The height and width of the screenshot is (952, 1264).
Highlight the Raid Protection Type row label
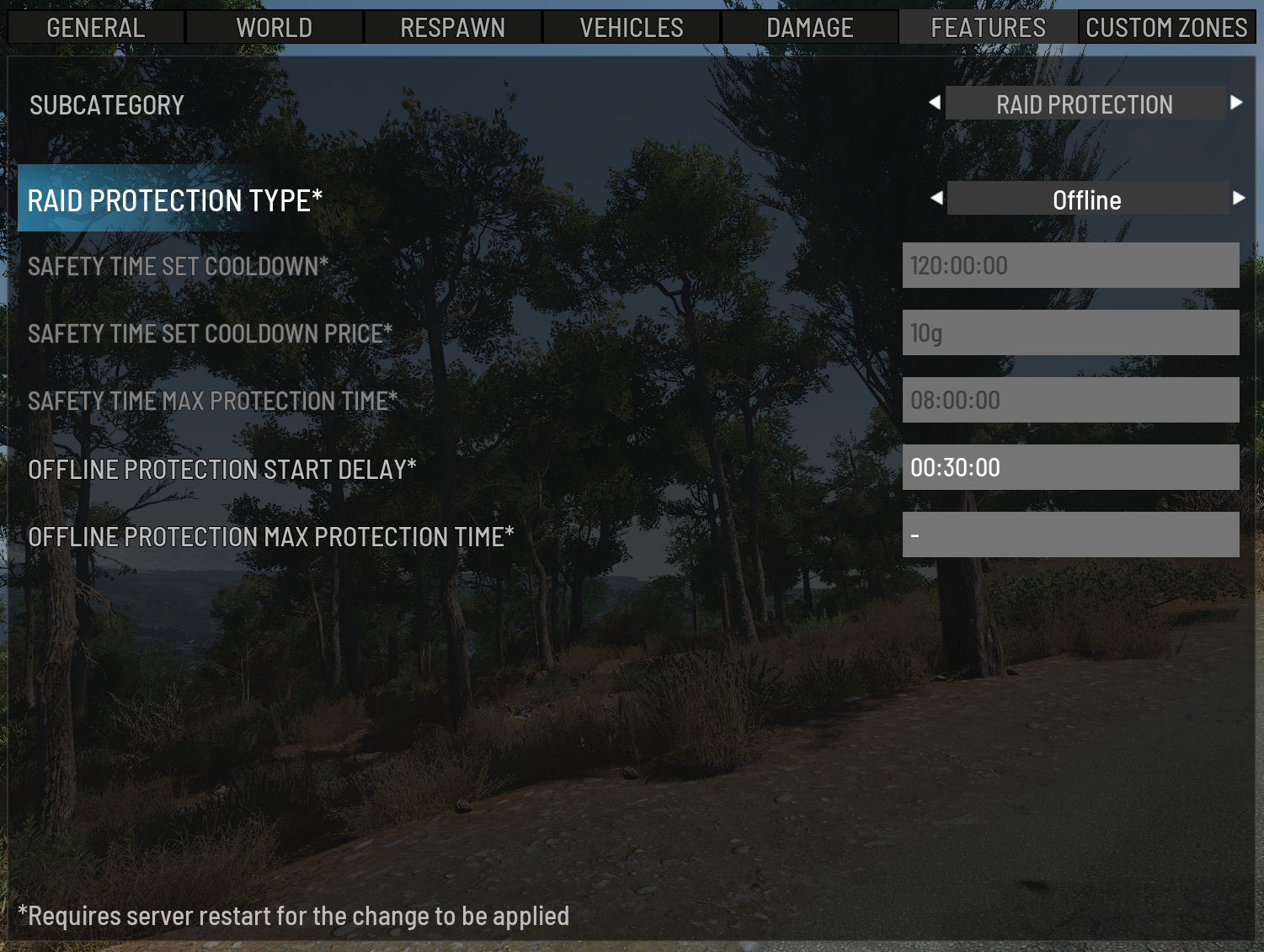[175, 200]
